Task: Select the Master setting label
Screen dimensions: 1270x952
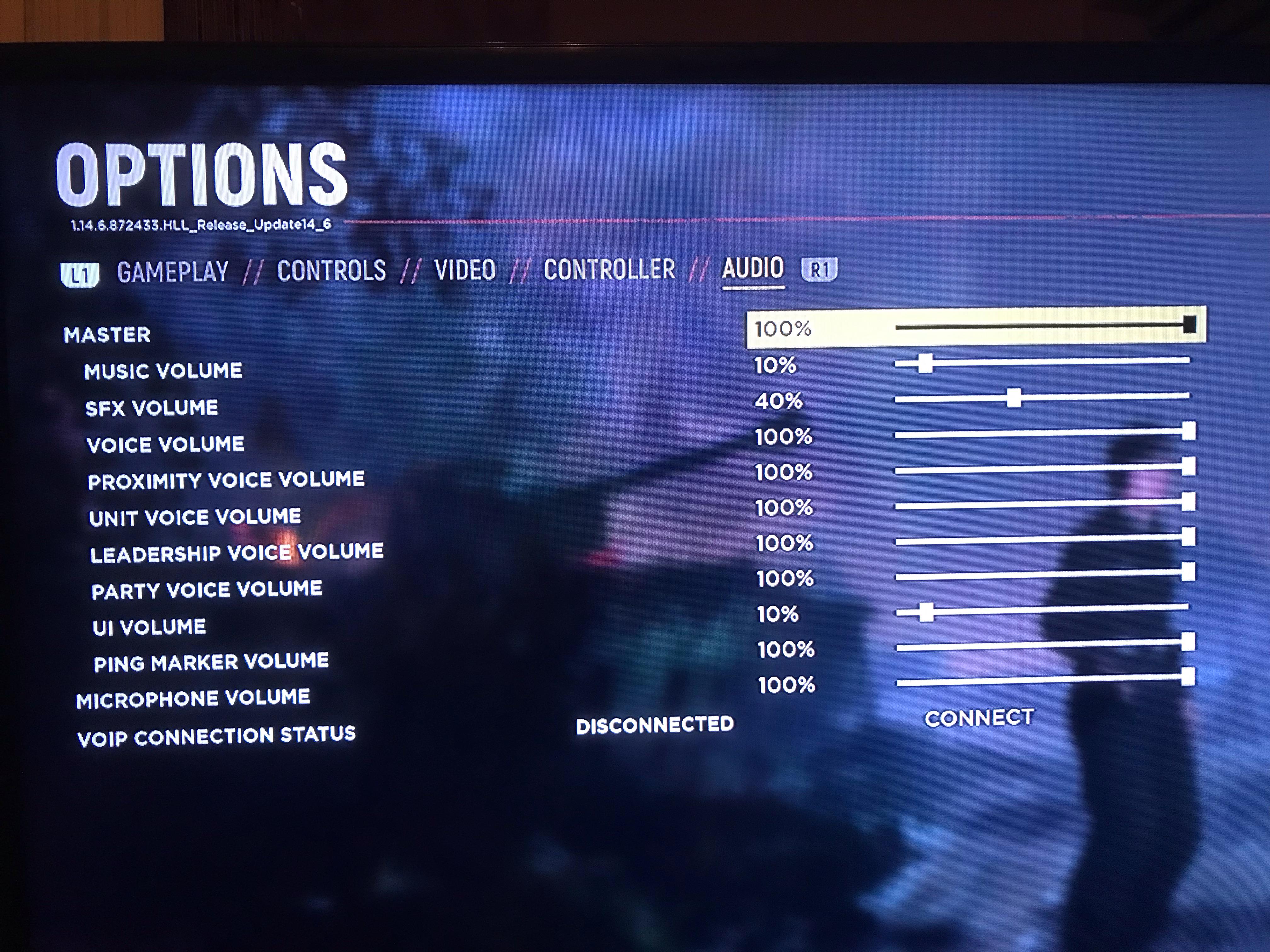Action: [107, 335]
